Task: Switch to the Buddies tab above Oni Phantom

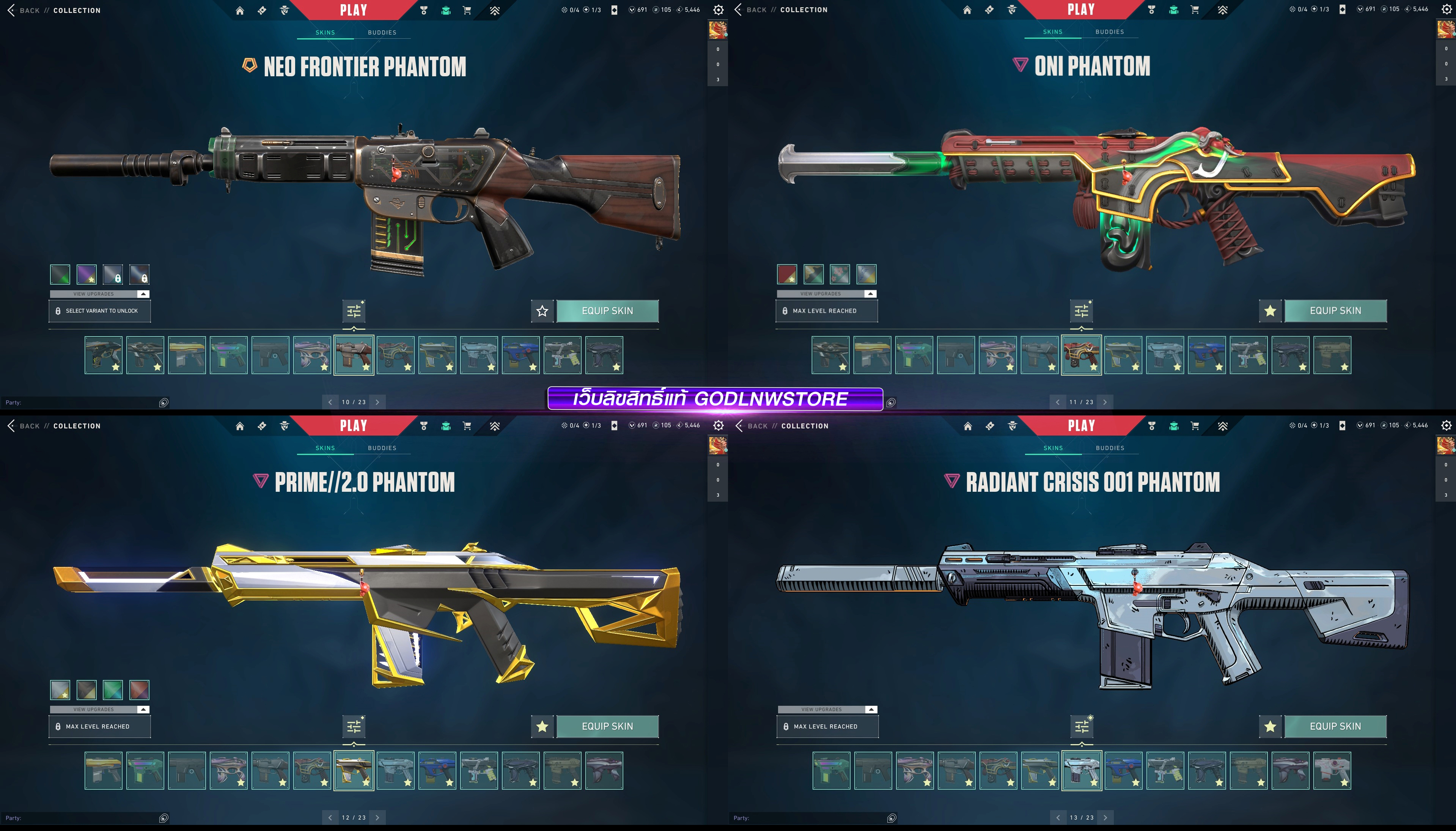Action: pos(1110,32)
